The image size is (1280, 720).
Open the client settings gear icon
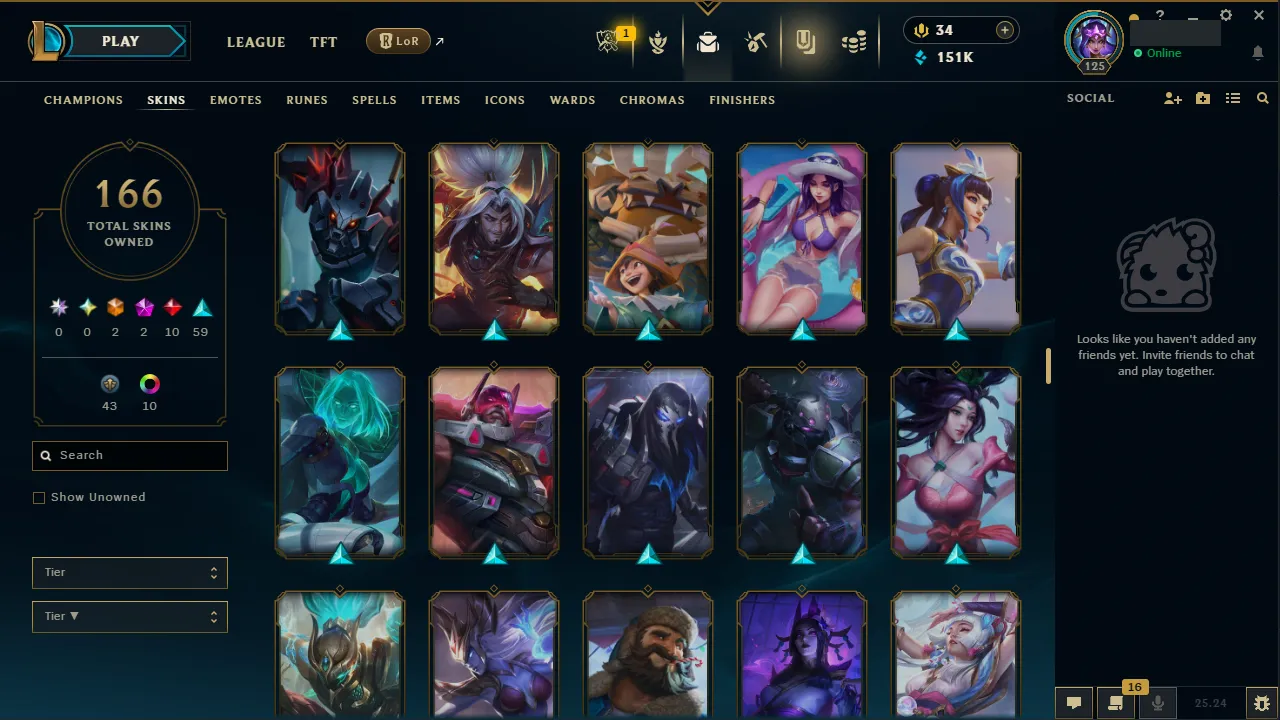1225,15
